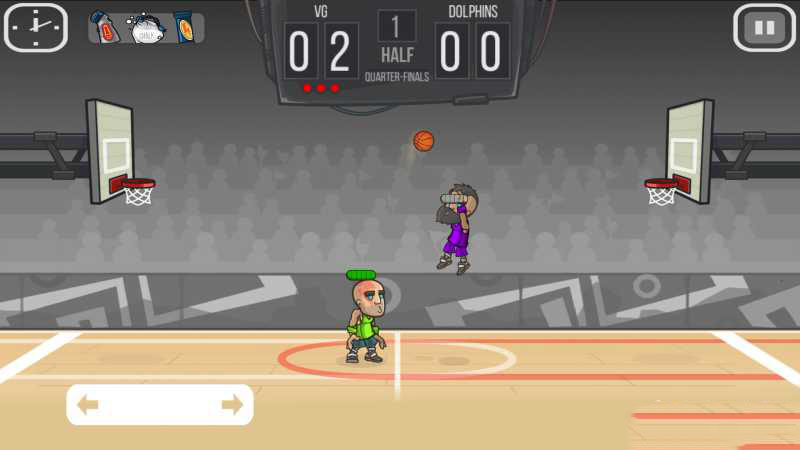Image resolution: width=800 pixels, height=450 pixels.
Task: Use the energy drink bottle power-up
Action: click(106, 28)
